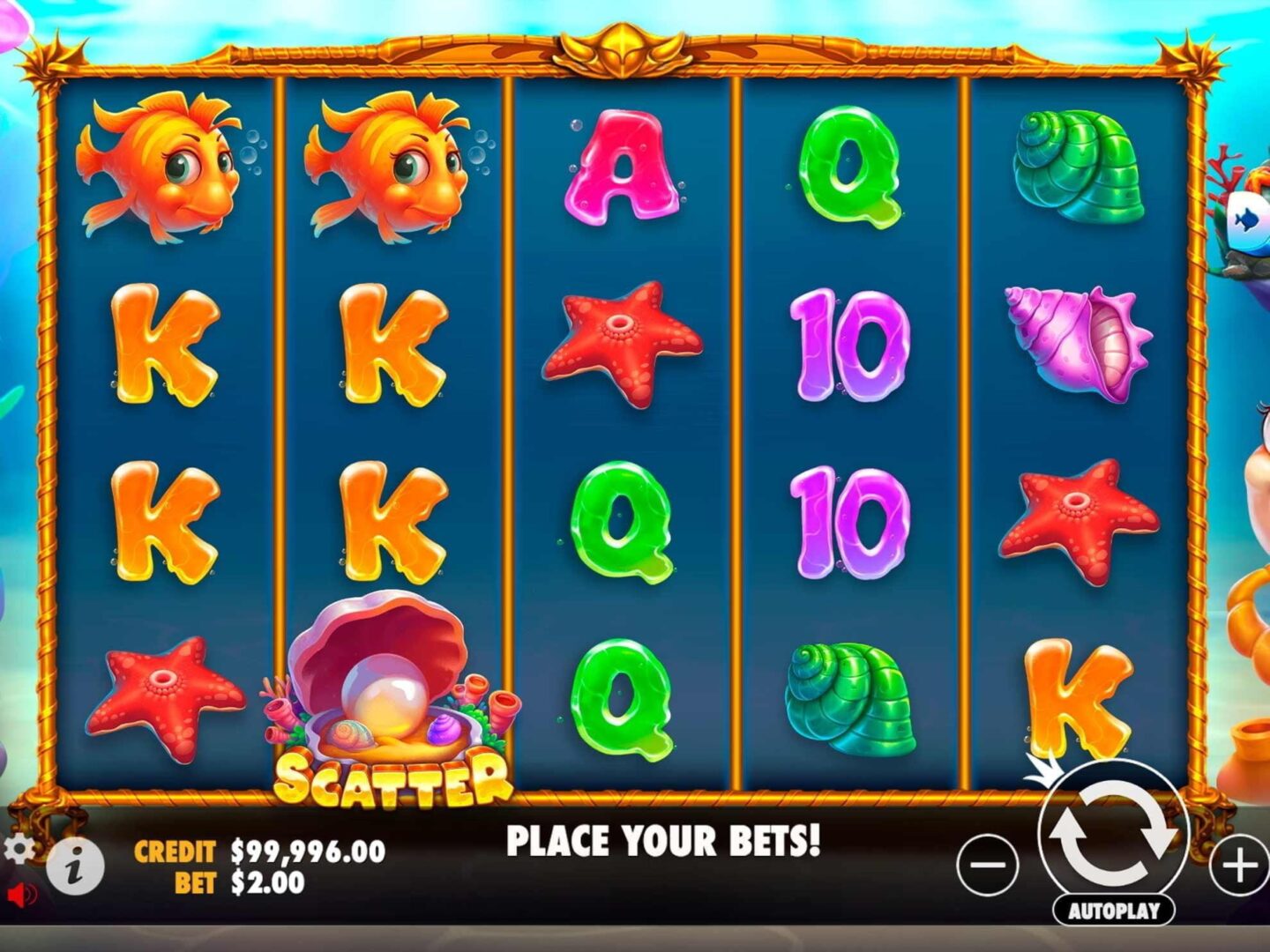Open the Autoplay options
The width and height of the screenshot is (1270, 952).
[x=1113, y=911]
